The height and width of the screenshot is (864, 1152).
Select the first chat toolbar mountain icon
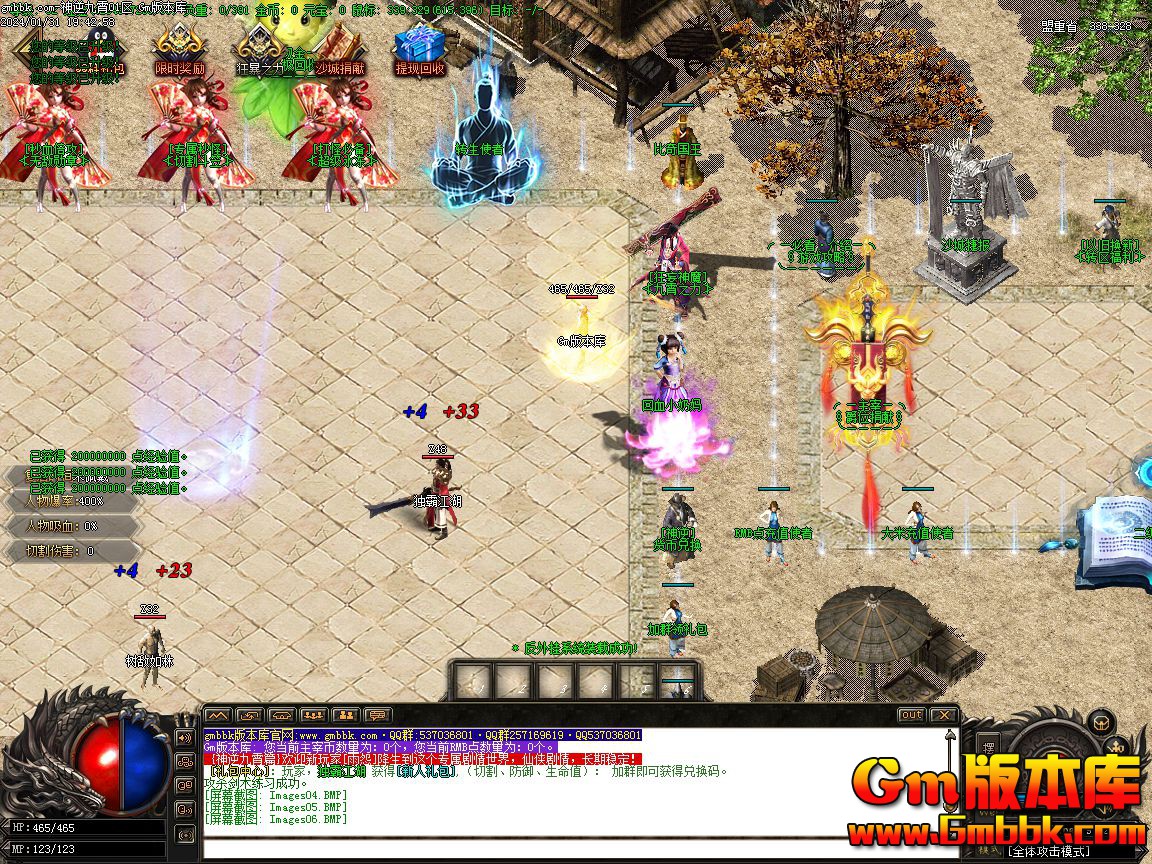pyautogui.click(x=217, y=715)
